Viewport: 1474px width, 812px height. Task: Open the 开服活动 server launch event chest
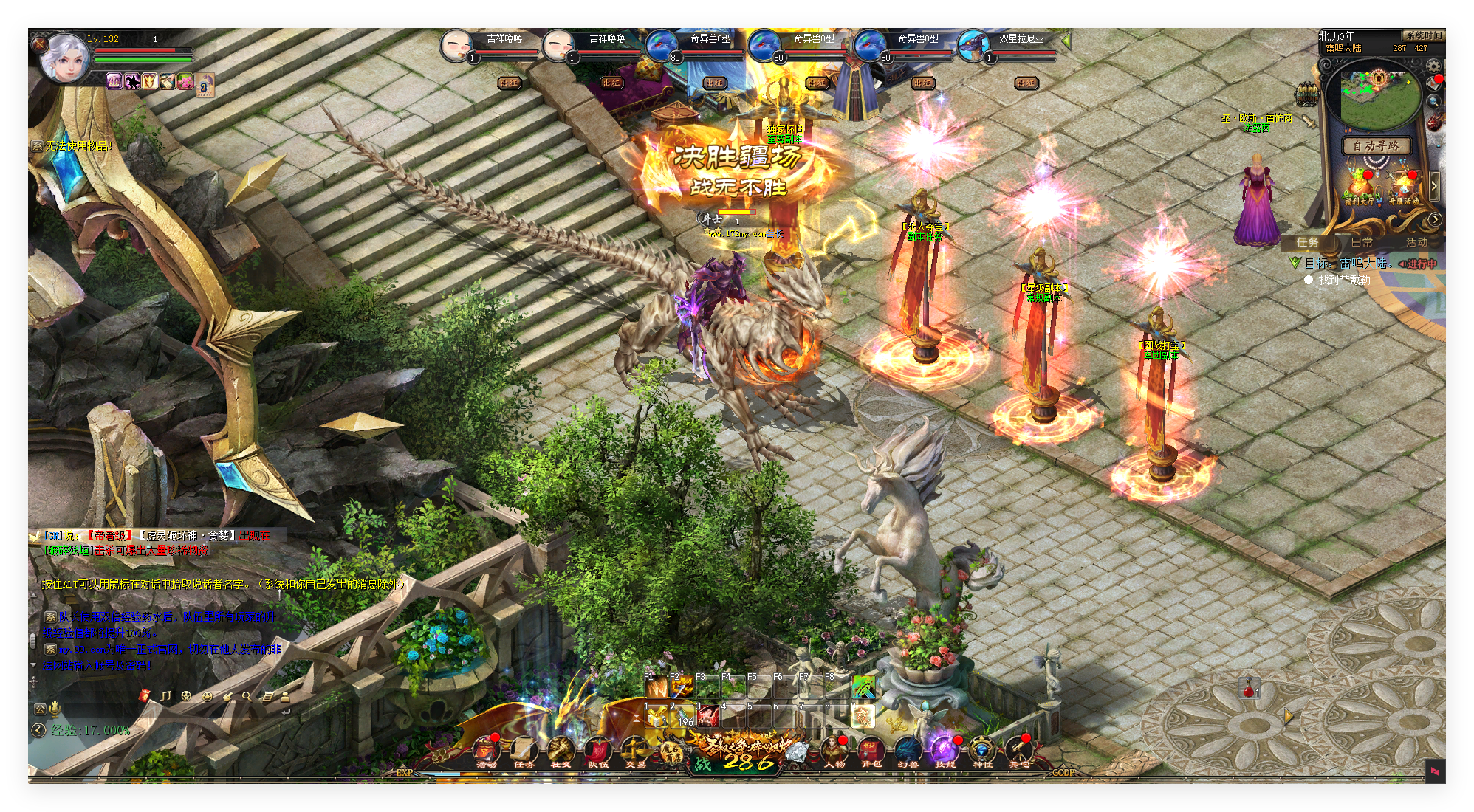pos(1403,187)
